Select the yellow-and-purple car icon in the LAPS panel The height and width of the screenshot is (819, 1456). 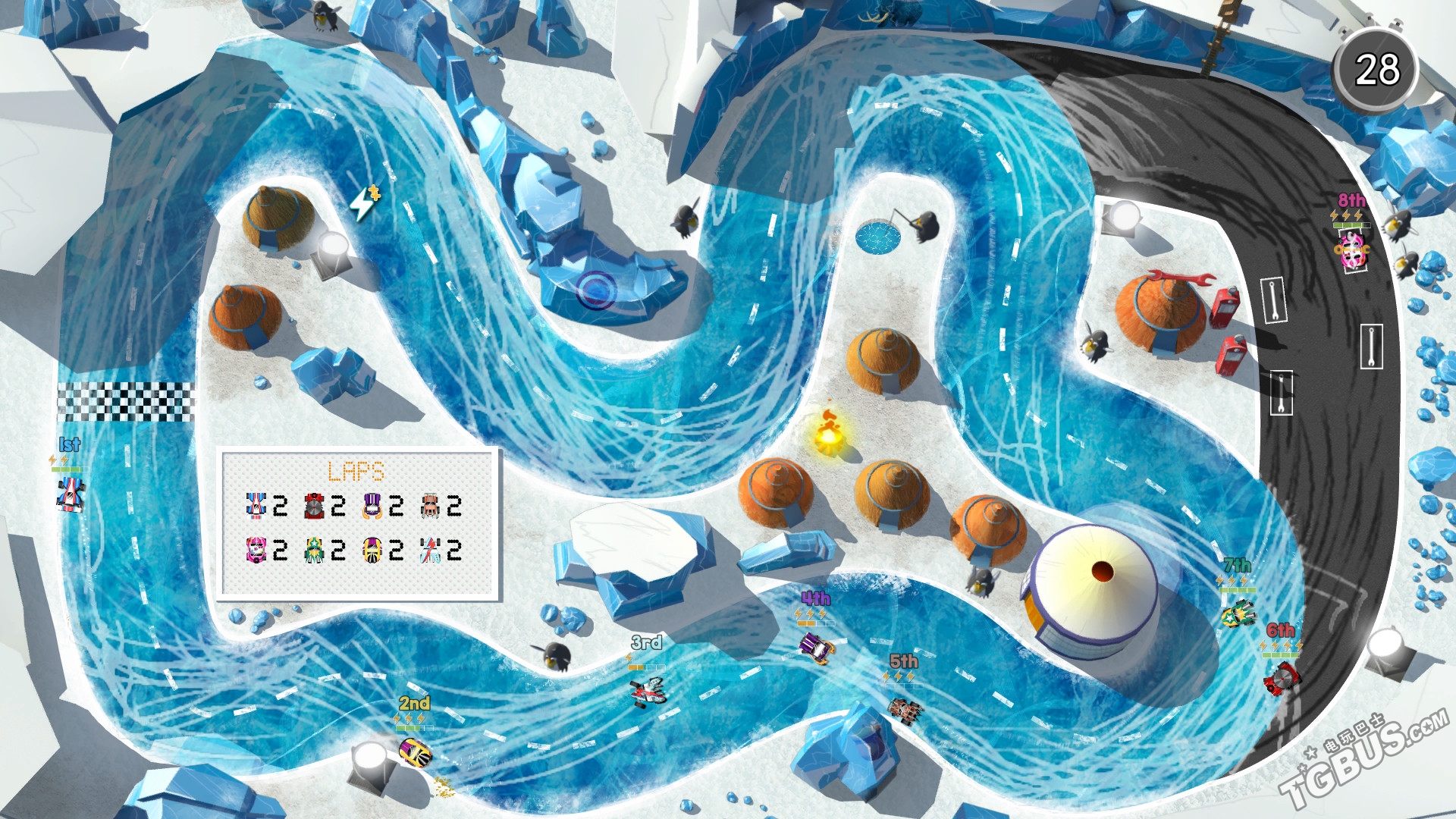click(x=372, y=551)
